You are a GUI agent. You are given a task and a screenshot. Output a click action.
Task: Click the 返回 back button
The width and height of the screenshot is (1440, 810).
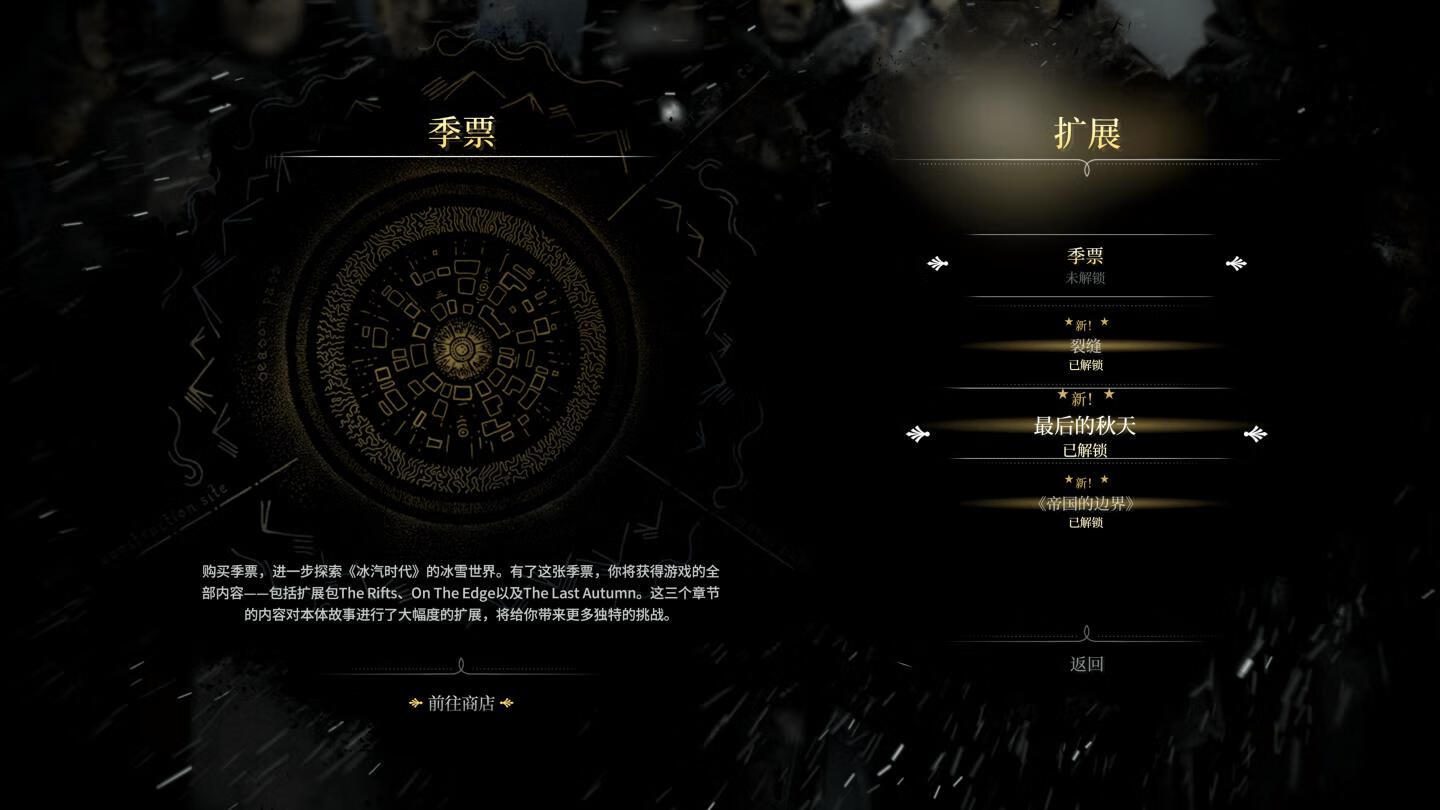click(x=1086, y=664)
